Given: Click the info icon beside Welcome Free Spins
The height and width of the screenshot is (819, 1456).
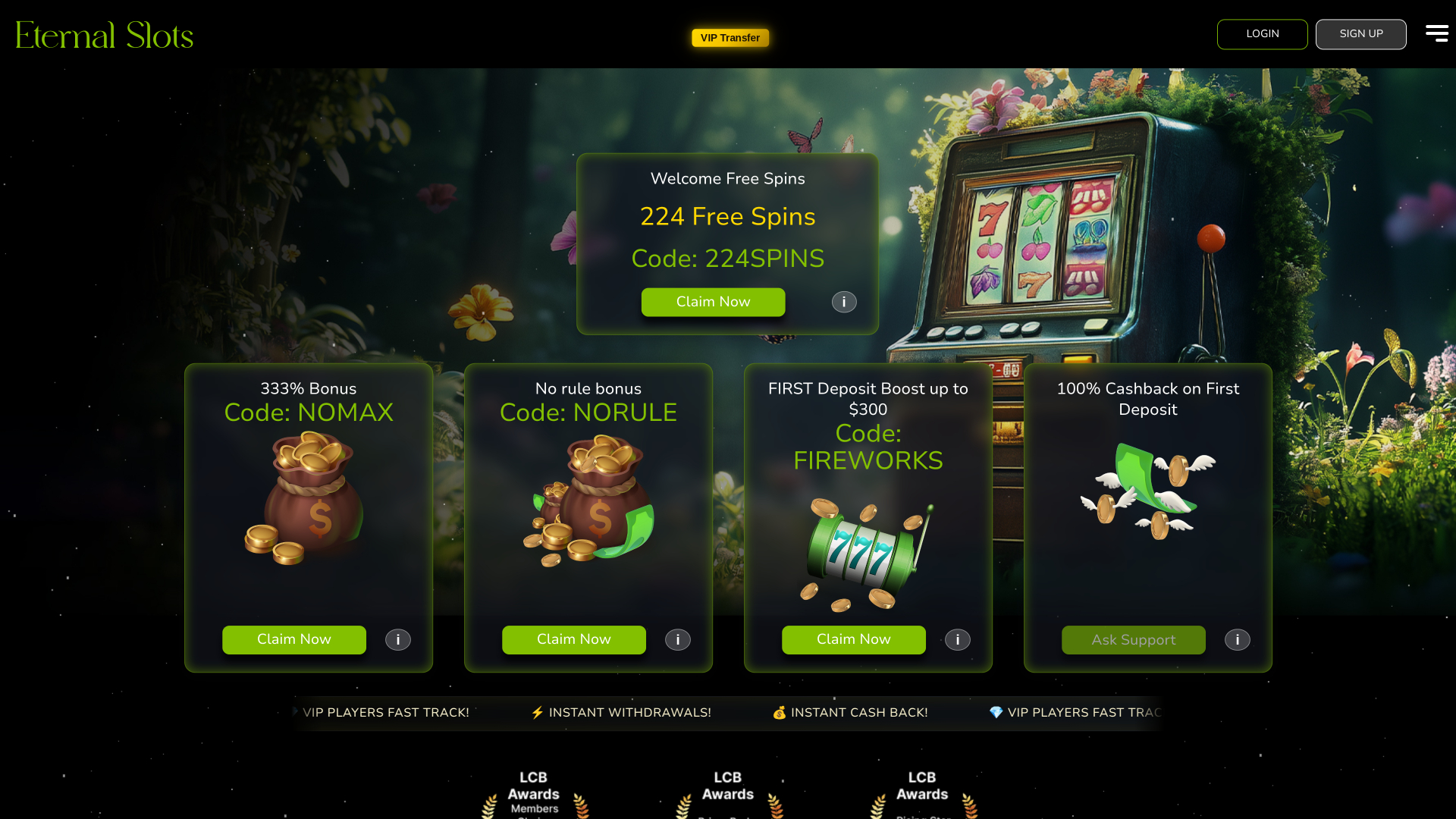Looking at the screenshot, I should [x=843, y=302].
